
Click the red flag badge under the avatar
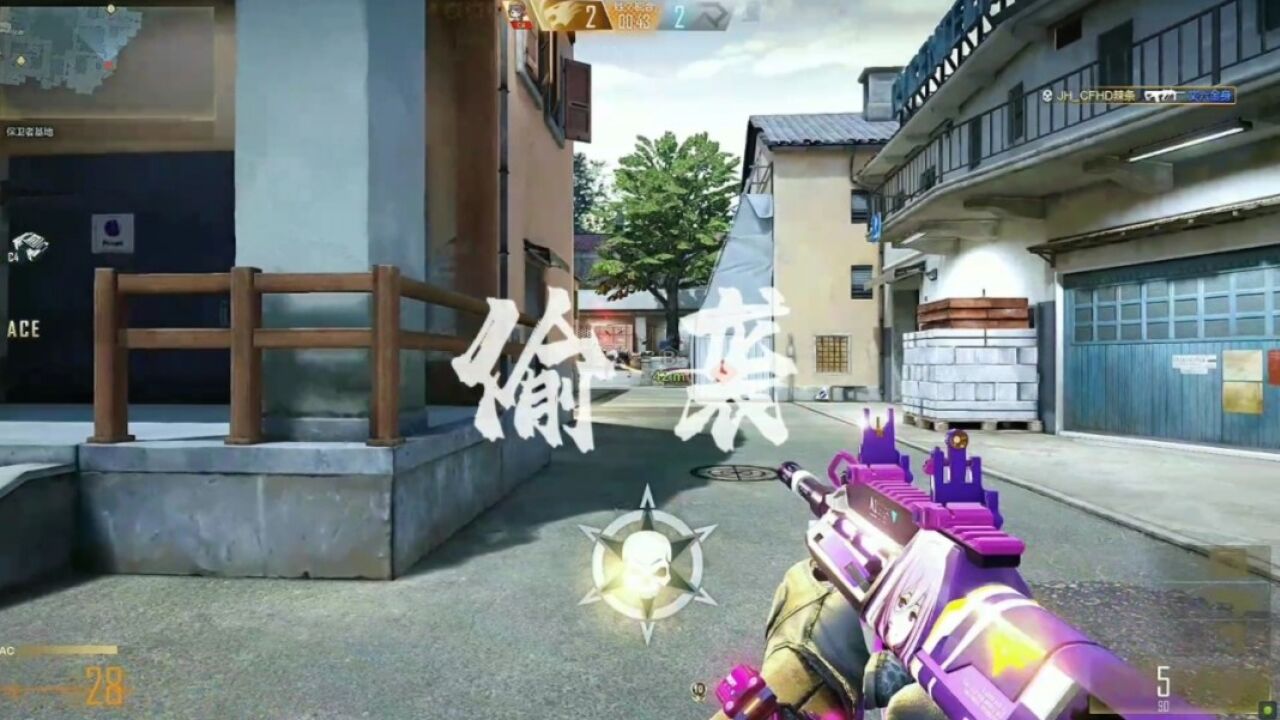pyautogui.click(x=520, y=24)
